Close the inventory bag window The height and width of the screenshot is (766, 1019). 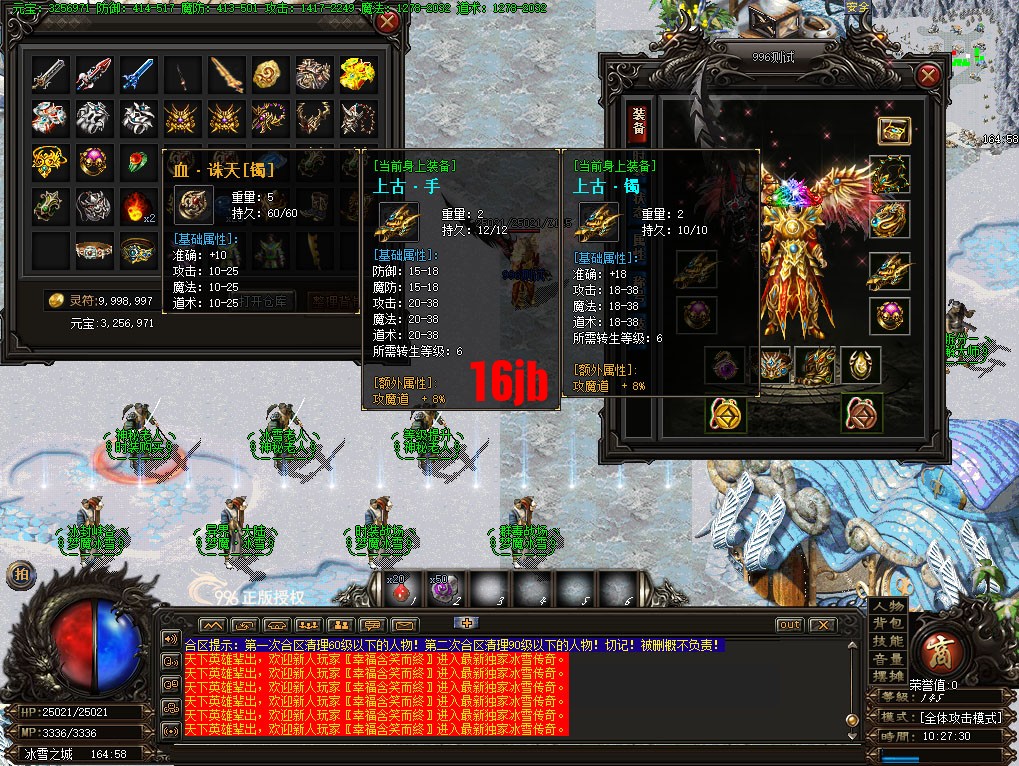pyautogui.click(x=388, y=21)
